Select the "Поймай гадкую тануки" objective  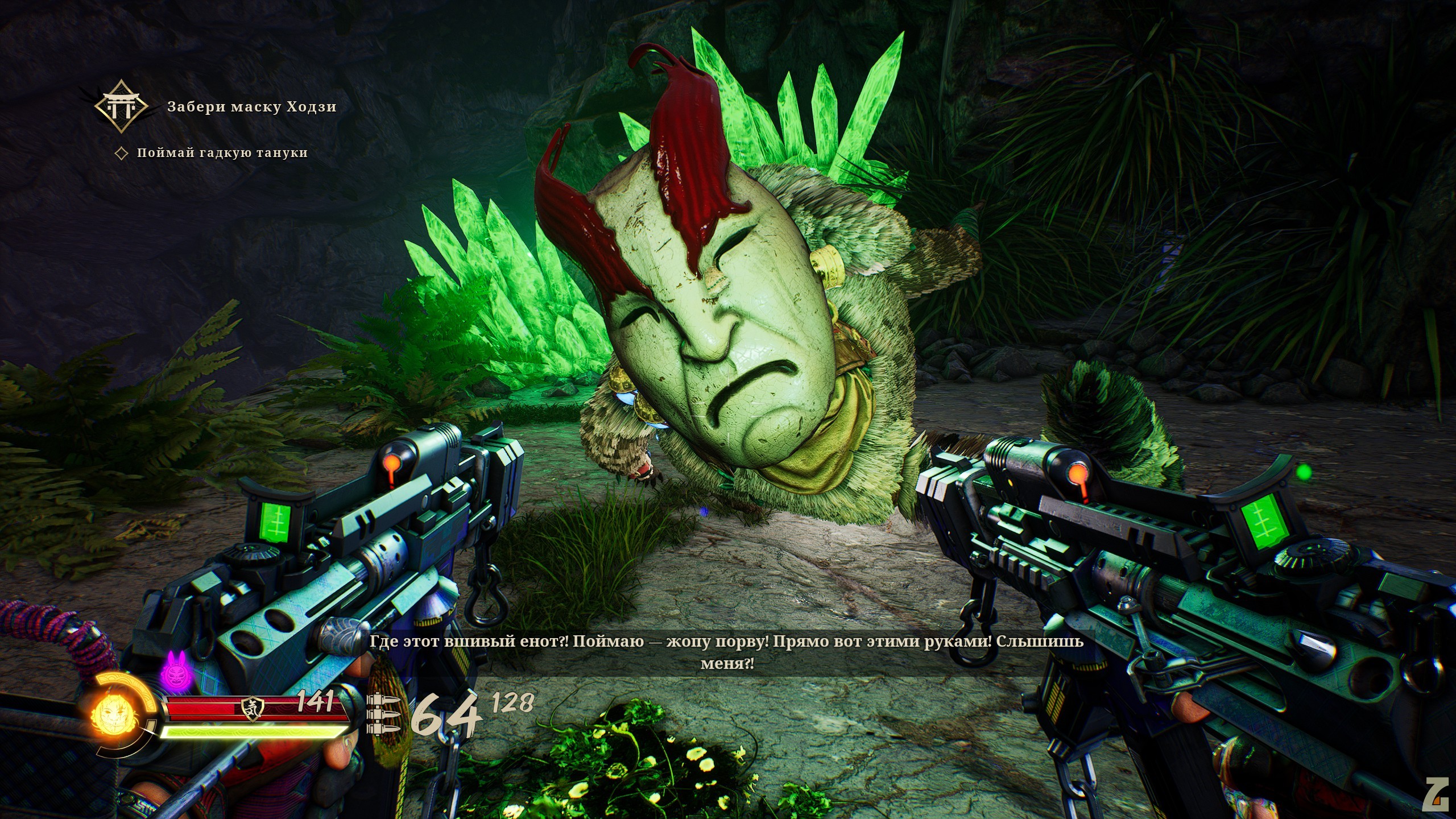click(x=222, y=153)
